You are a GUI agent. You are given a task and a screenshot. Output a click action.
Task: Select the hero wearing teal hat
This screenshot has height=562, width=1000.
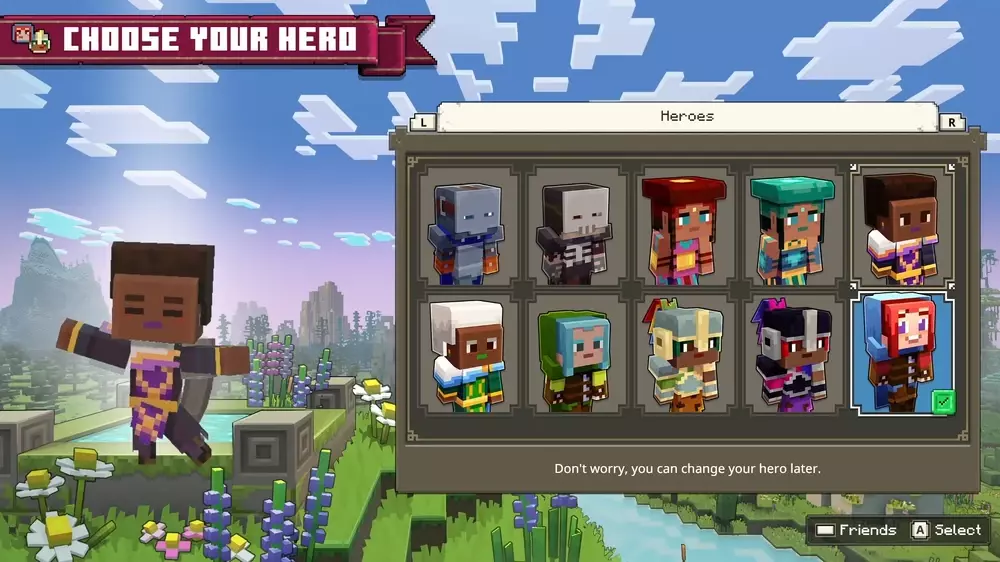[793, 226]
